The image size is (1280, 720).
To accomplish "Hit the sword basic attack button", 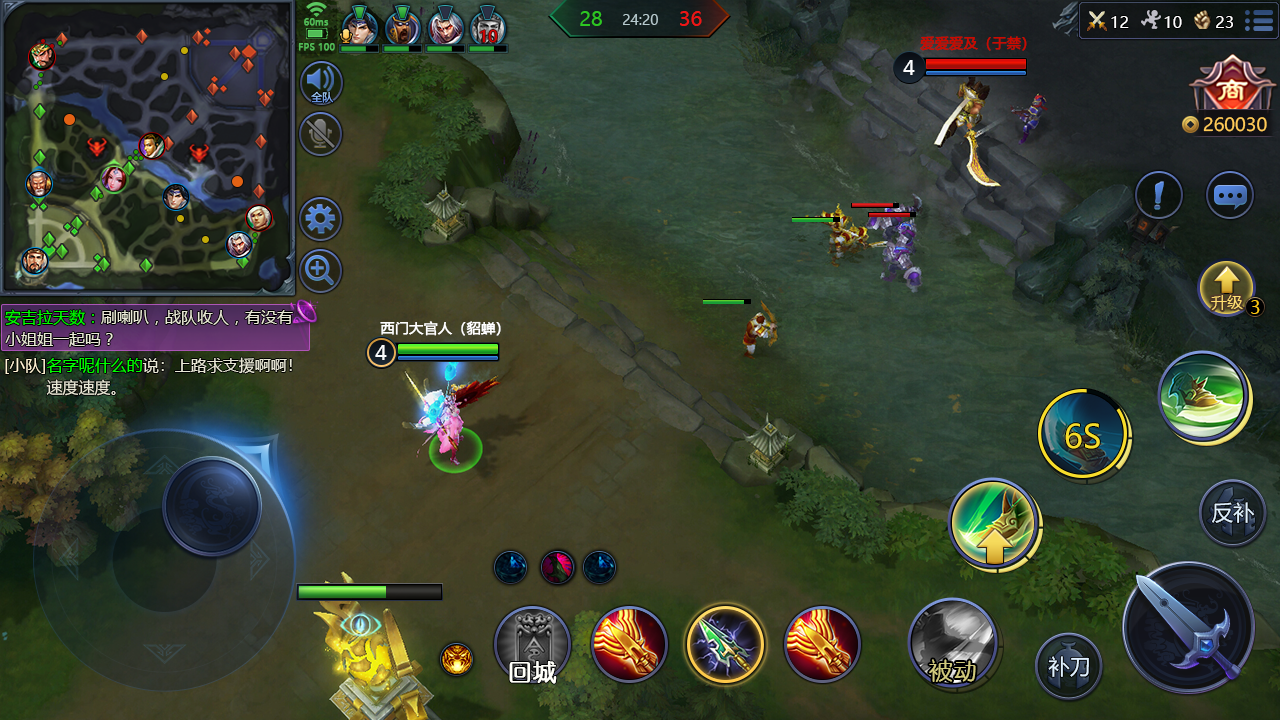I will 1189,628.
